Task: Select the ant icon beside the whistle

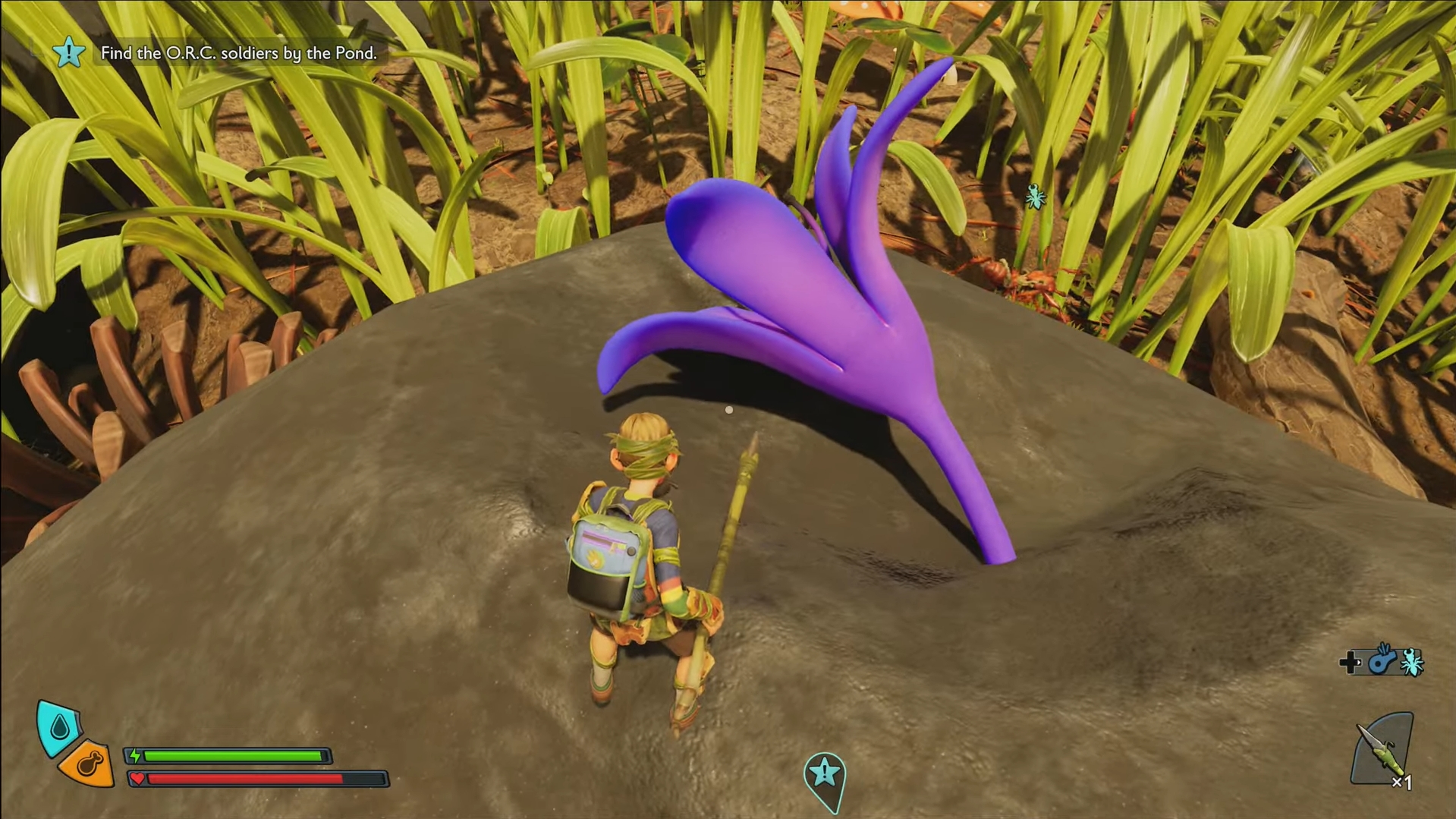Action: [1412, 663]
